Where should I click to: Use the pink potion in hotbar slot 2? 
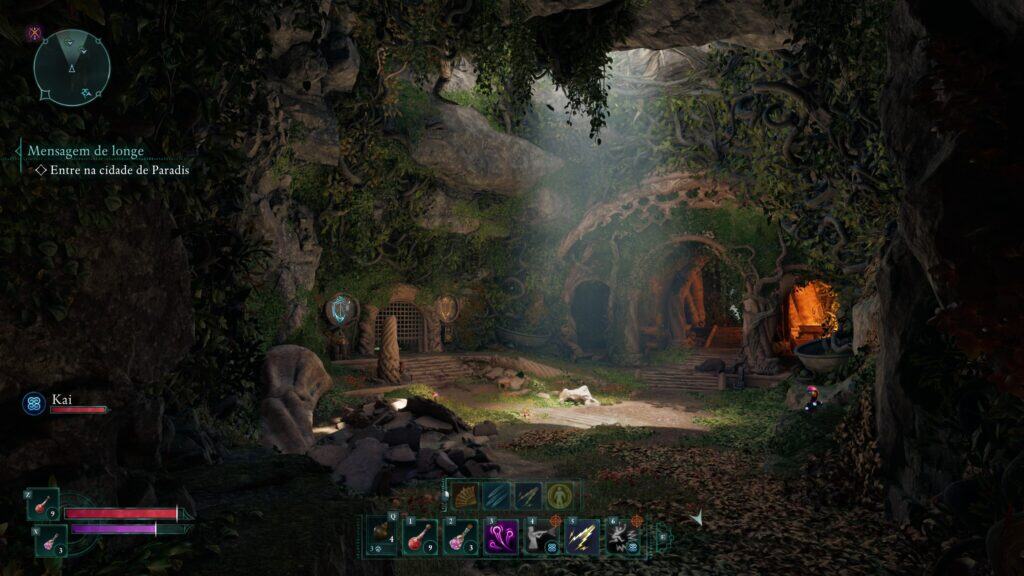[460, 537]
